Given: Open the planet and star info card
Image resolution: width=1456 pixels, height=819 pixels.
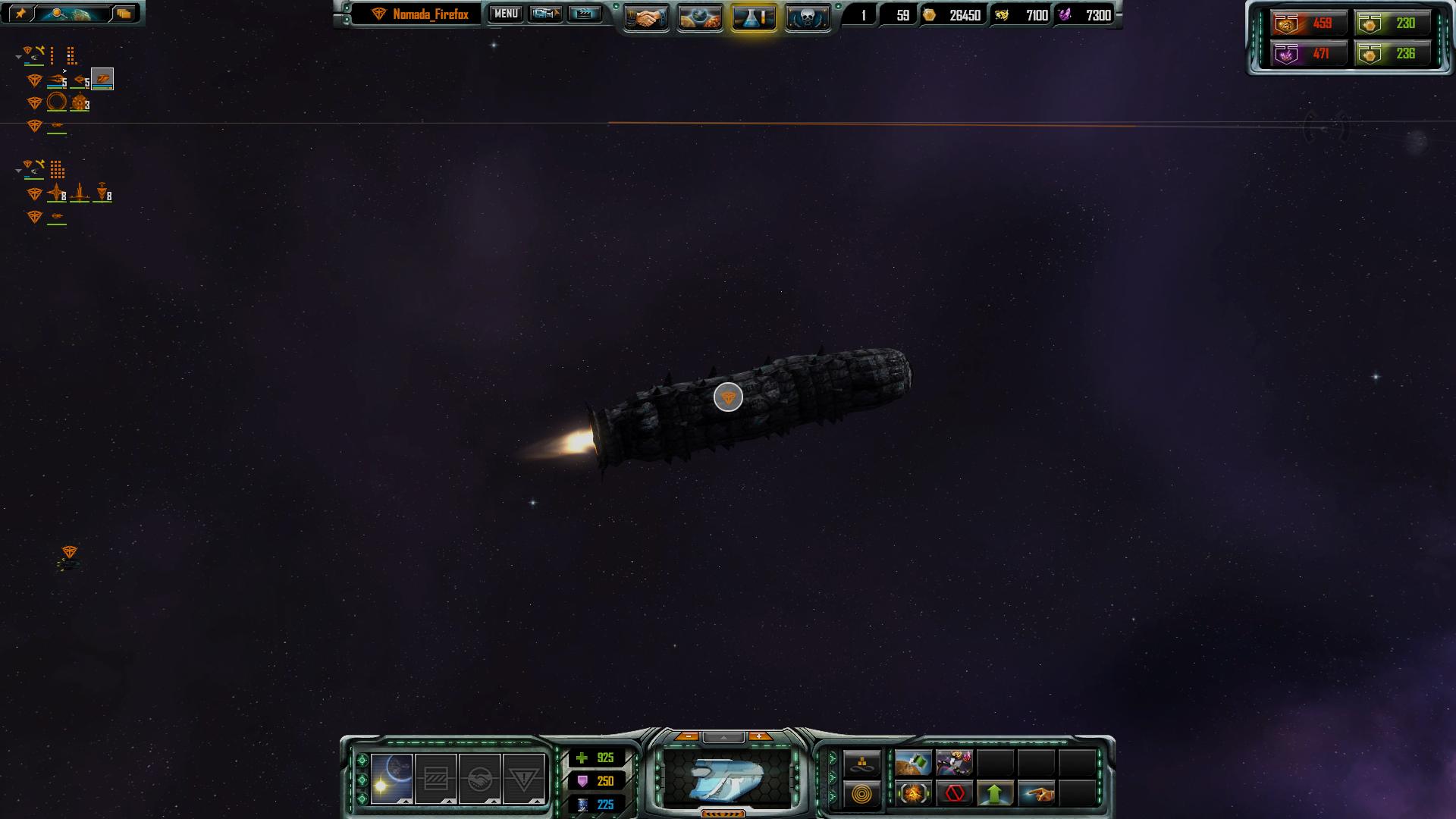Looking at the screenshot, I should (392, 779).
